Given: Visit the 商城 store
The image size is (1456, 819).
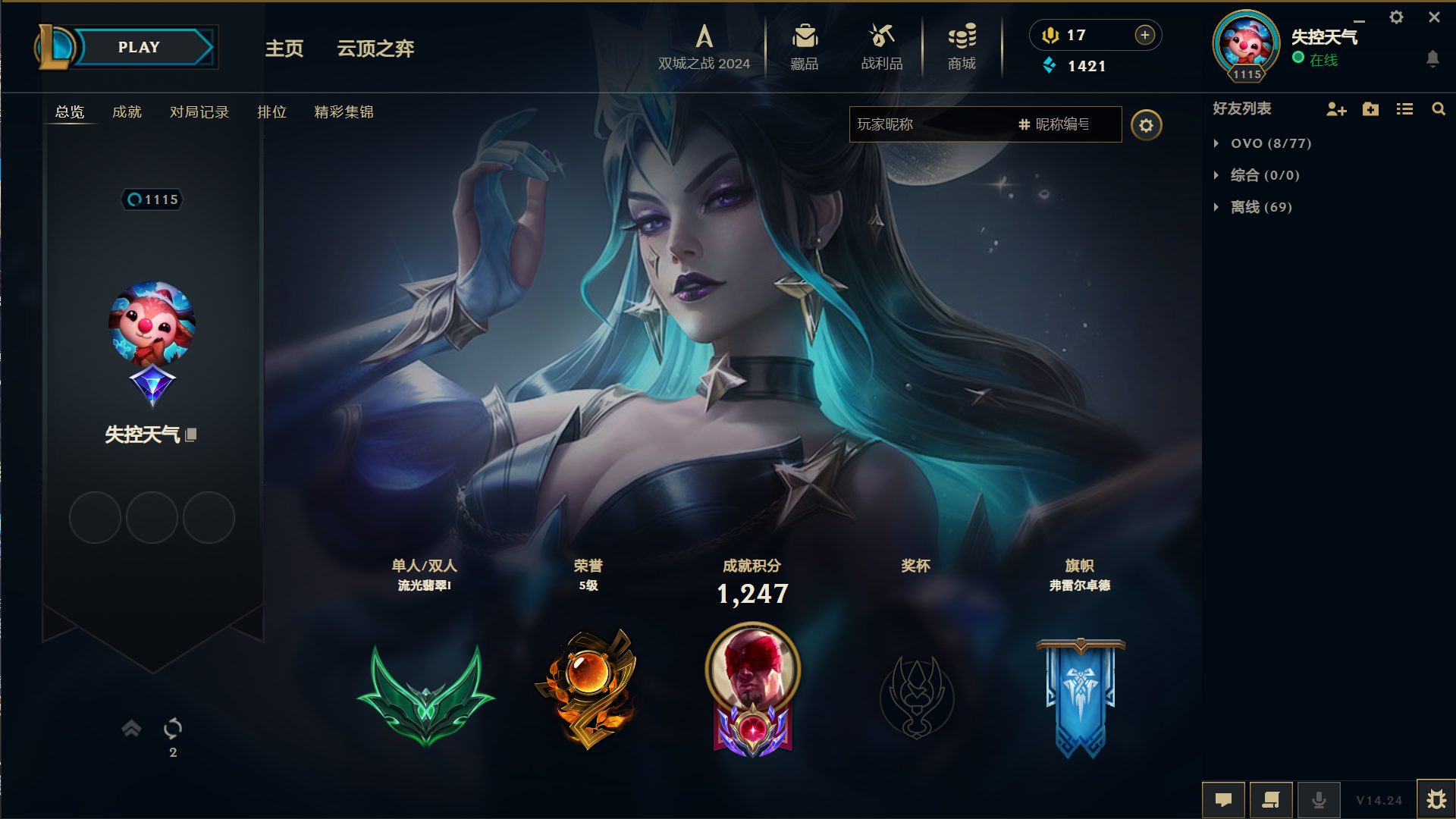Looking at the screenshot, I should pyautogui.click(x=962, y=48).
